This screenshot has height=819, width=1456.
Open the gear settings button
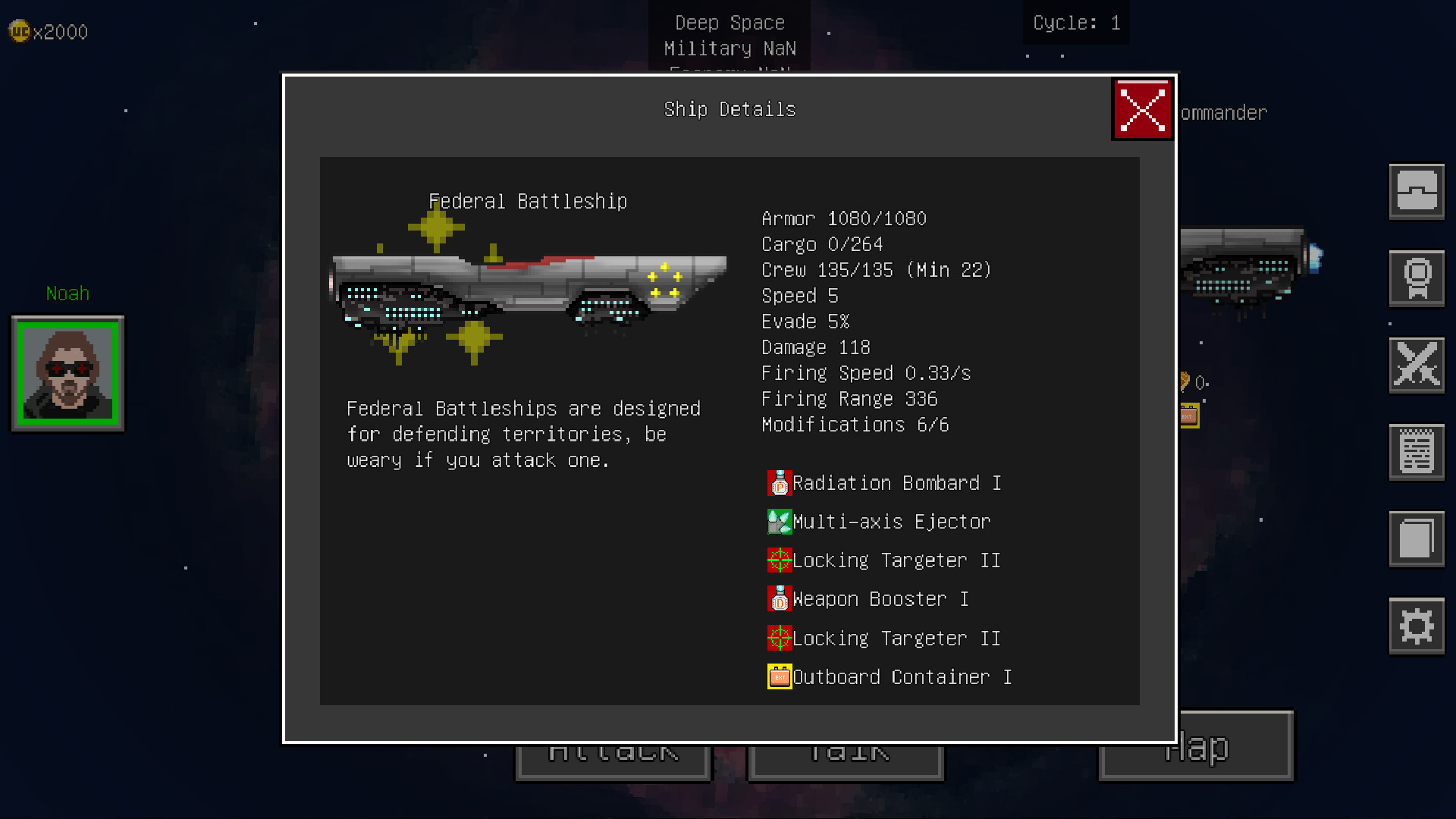(1416, 626)
